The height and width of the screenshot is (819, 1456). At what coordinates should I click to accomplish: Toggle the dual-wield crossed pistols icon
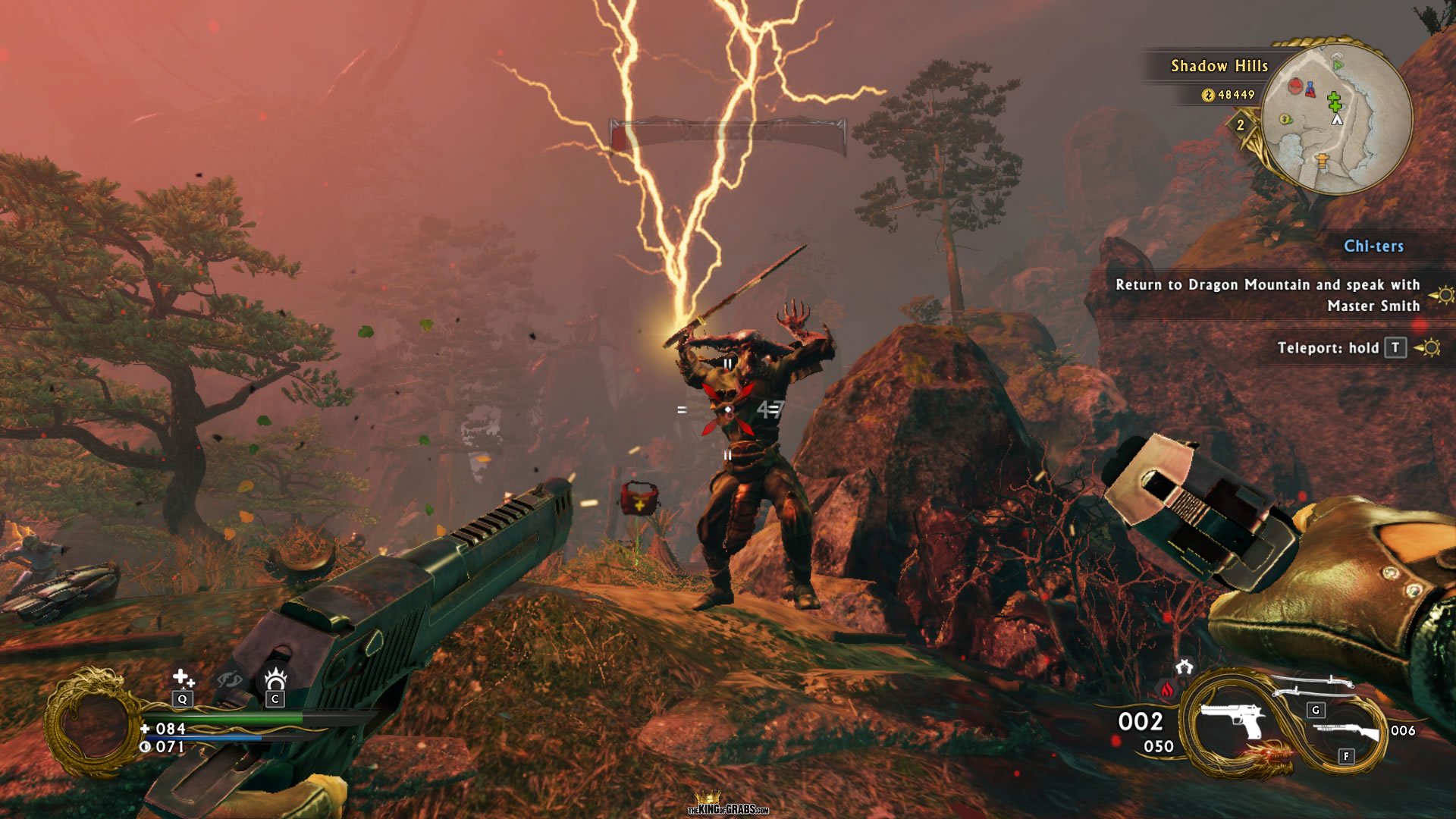pyautogui.click(x=1185, y=667)
